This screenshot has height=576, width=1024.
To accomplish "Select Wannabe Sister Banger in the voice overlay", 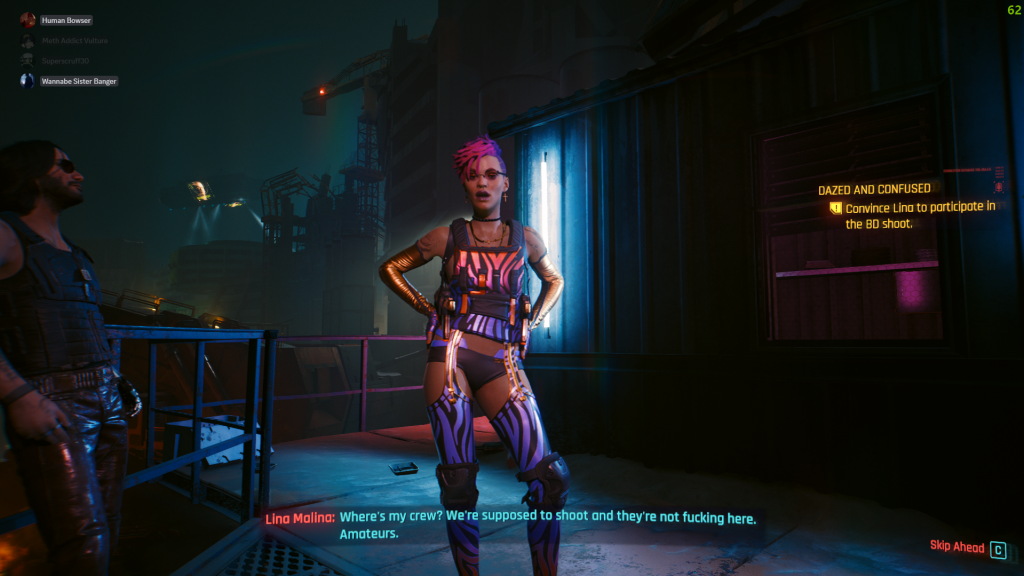I will pyautogui.click(x=79, y=80).
